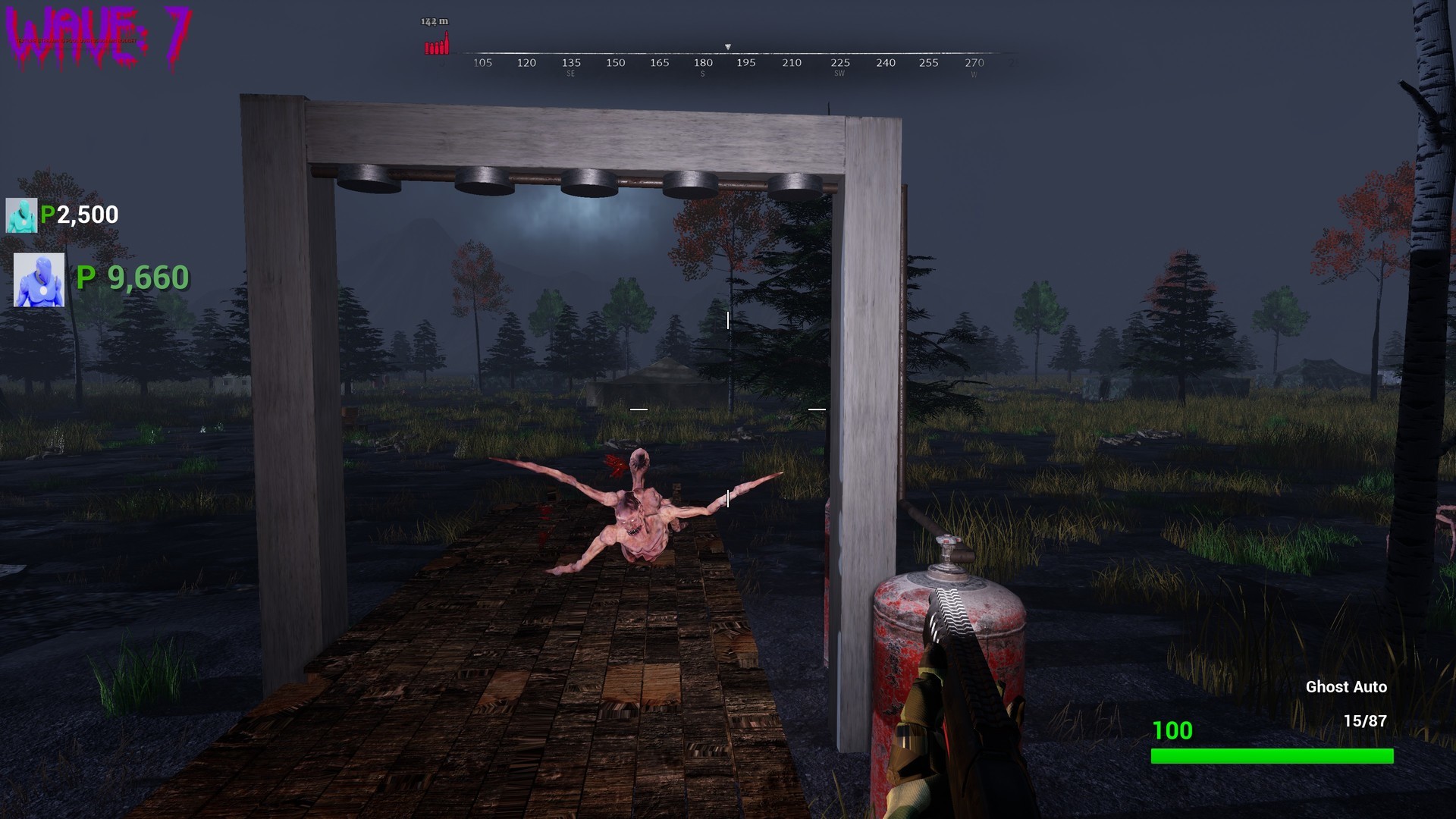1456x819 pixels.
Task: Click the crosshair at screen center
Action: pyautogui.click(x=728, y=409)
